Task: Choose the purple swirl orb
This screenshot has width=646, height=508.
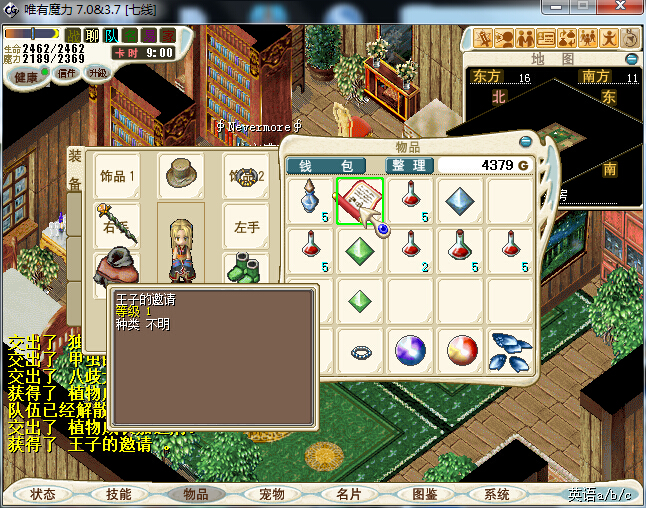Action: click(410, 352)
